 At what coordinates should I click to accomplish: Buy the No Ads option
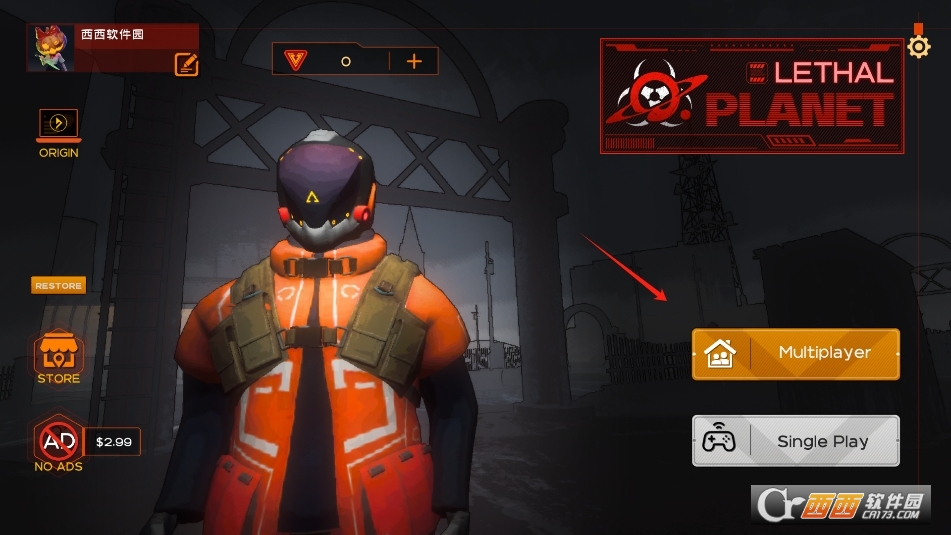(x=58, y=440)
